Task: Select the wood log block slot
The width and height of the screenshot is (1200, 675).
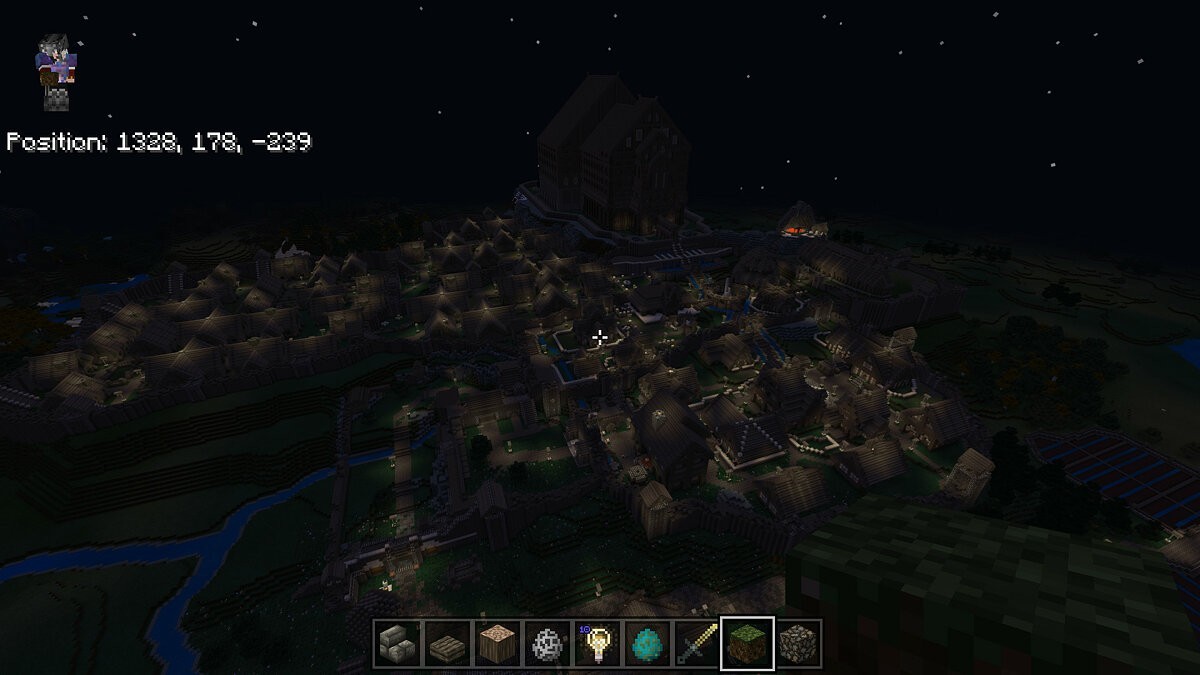Action: click(497, 643)
